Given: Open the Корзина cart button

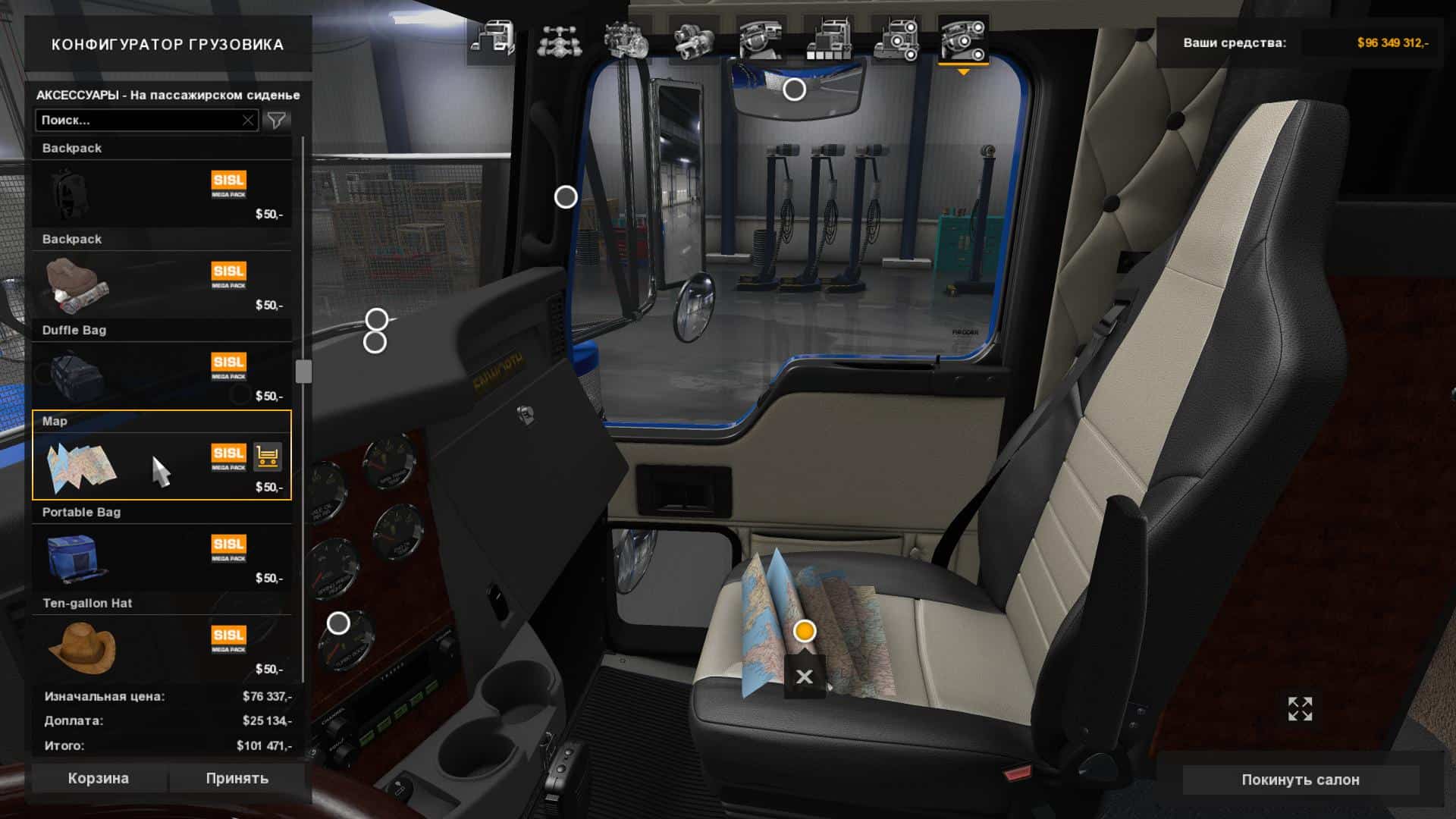Looking at the screenshot, I should [x=99, y=778].
